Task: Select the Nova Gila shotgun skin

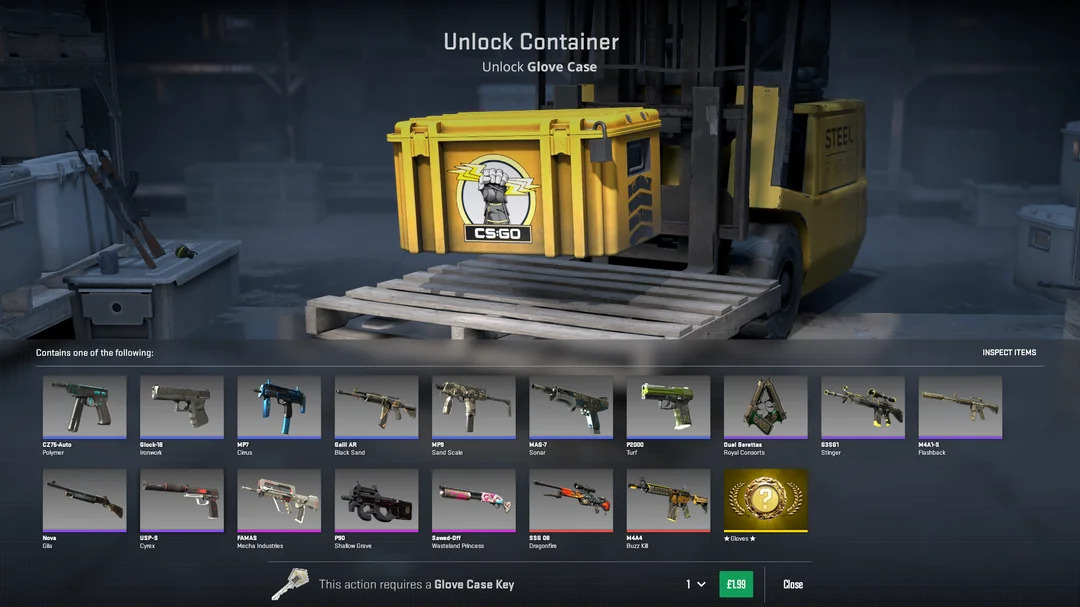Action: coord(85,500)
